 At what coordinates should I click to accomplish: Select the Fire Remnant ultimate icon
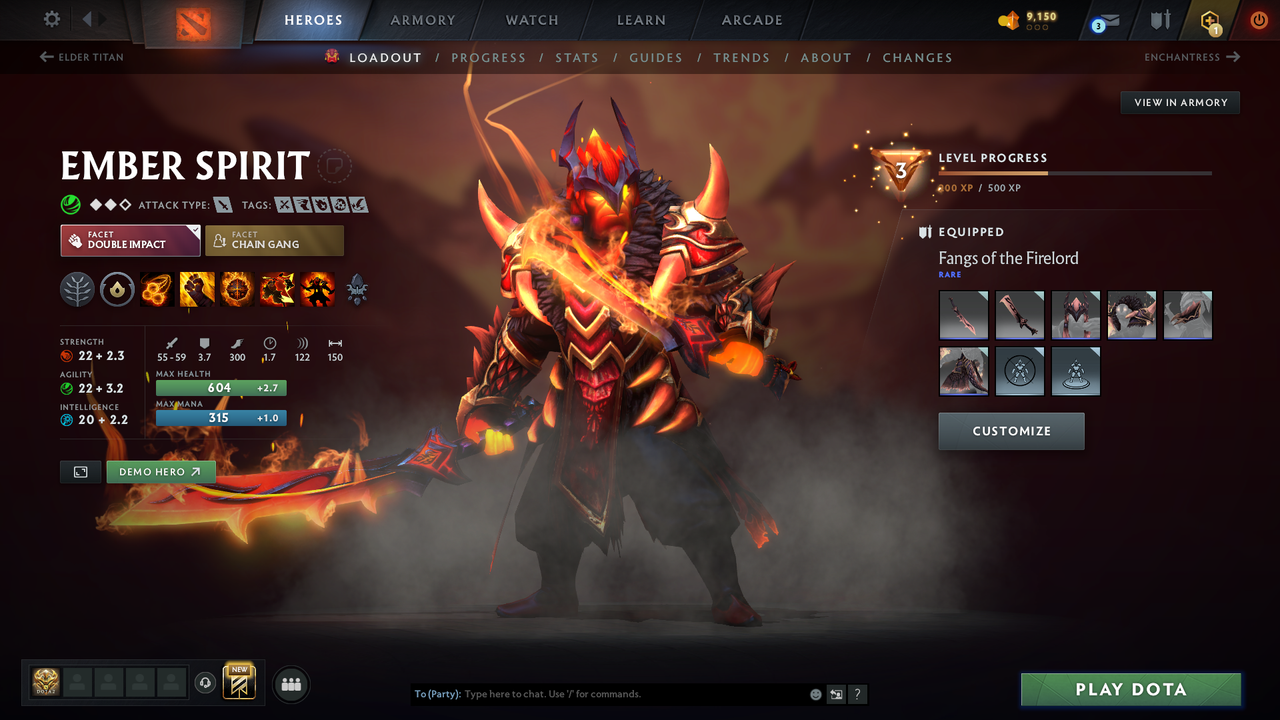point(318,289)
